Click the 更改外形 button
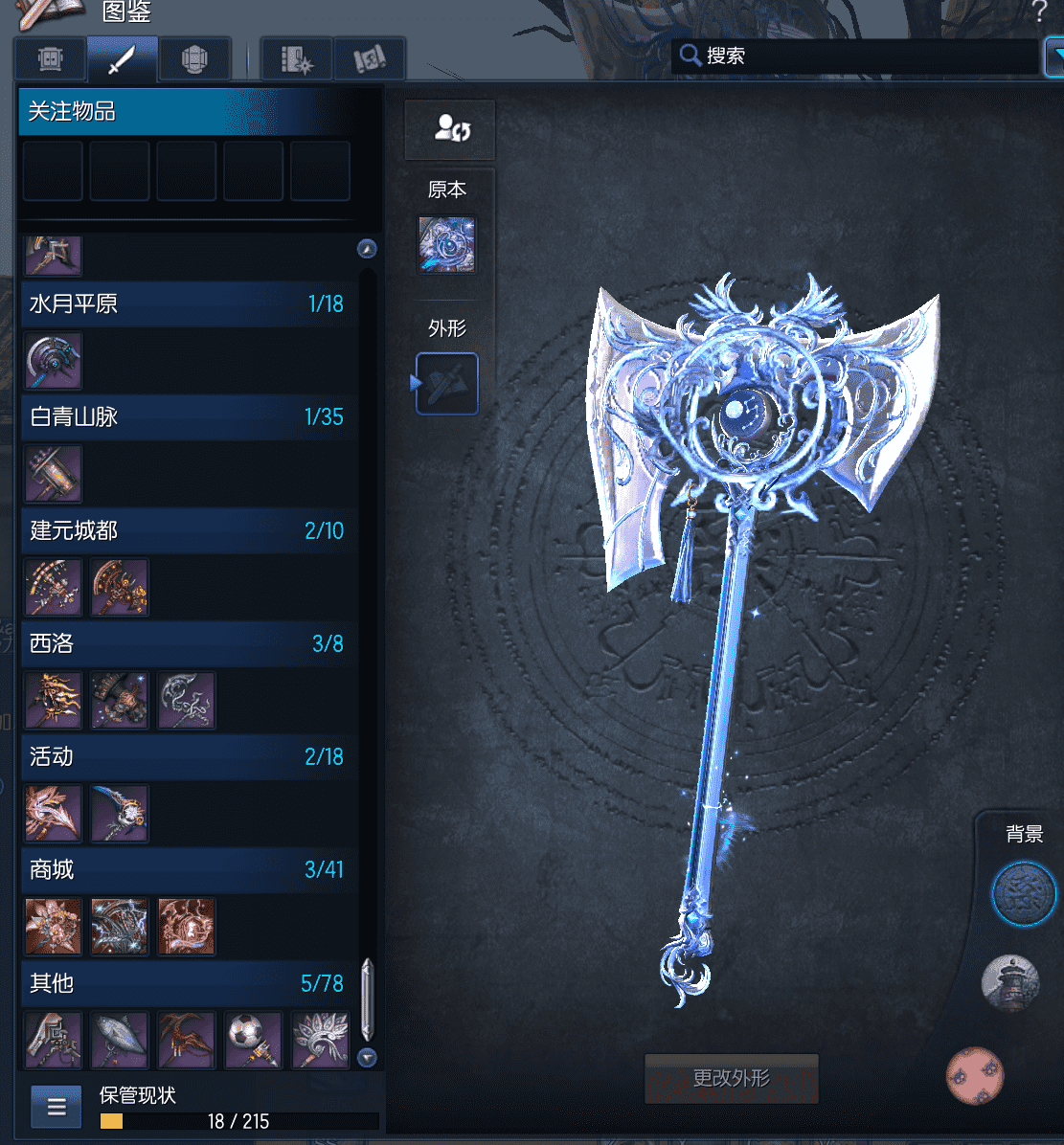This screenshot has width=1064, height=1145. point(732,1078)
